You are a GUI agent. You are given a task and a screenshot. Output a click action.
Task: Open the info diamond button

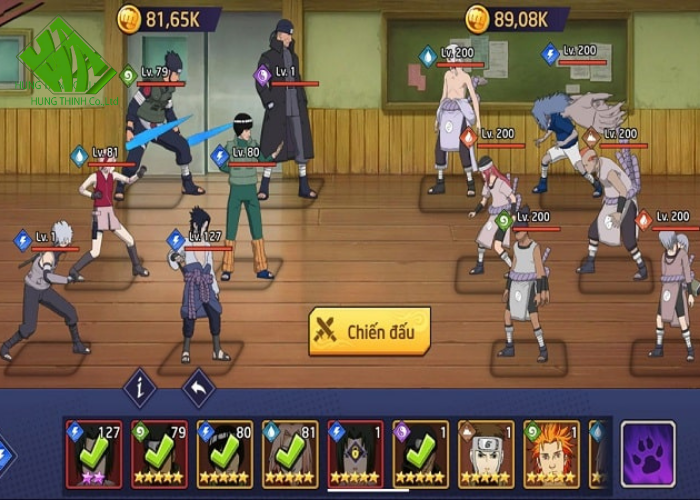[139, 388]
